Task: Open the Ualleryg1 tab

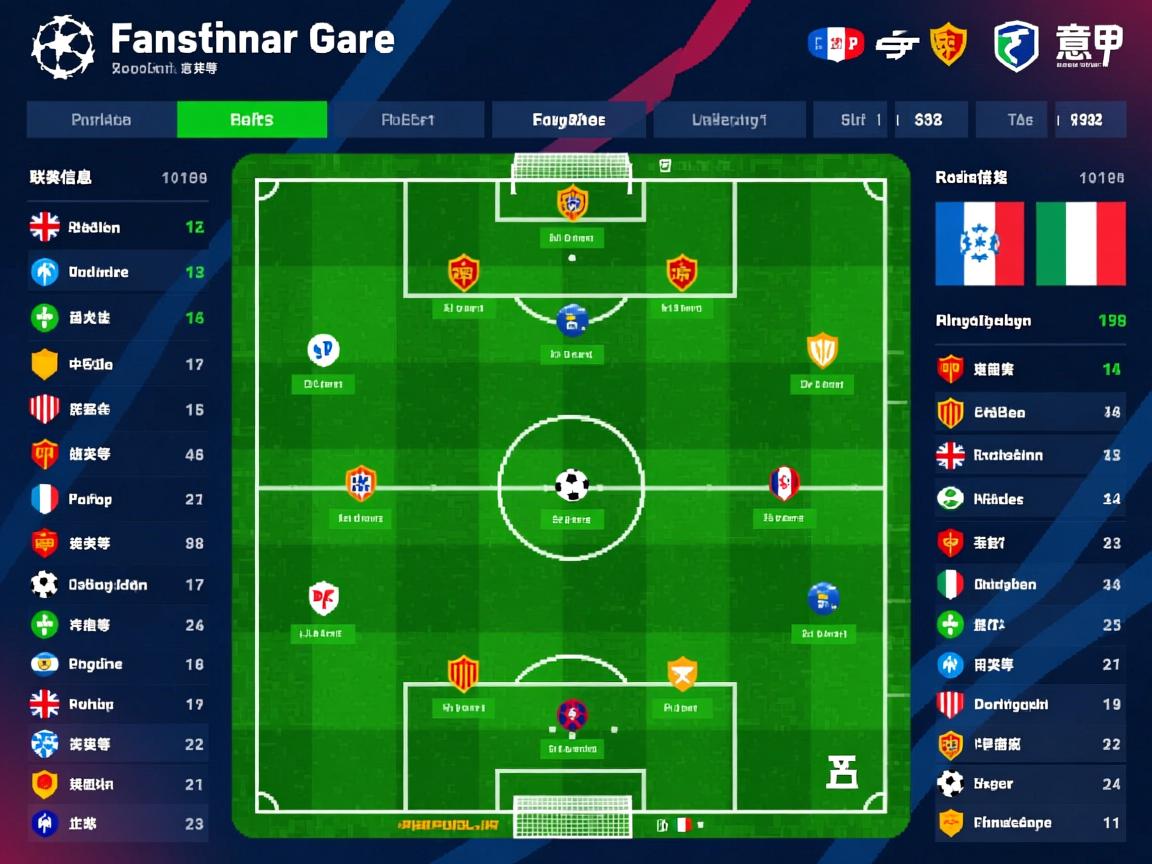Action: [x=729, y=120]
